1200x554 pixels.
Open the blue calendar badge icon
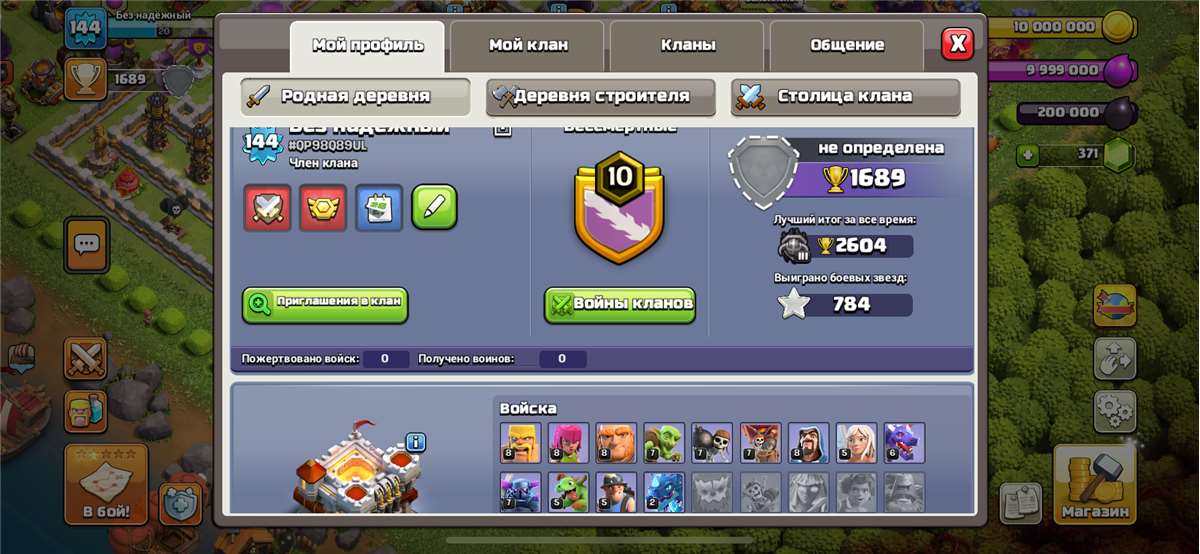[379, 208]
